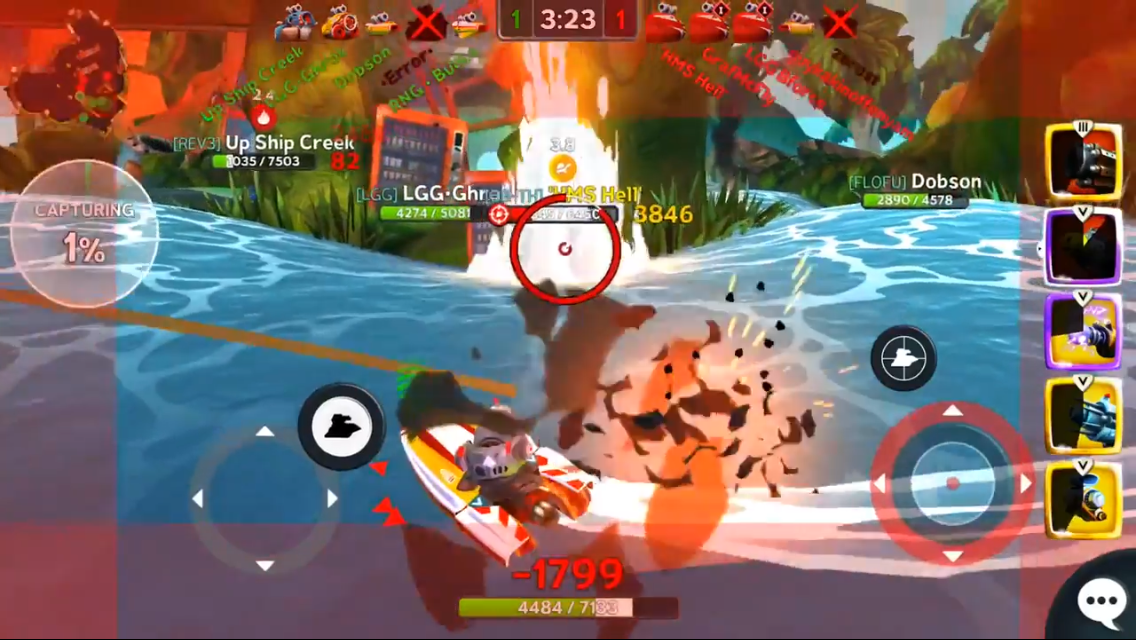The width and height of the screenshot is (1136, 640).
Task: Click the red aiming joystick center
Action: [x=952, y=484]
